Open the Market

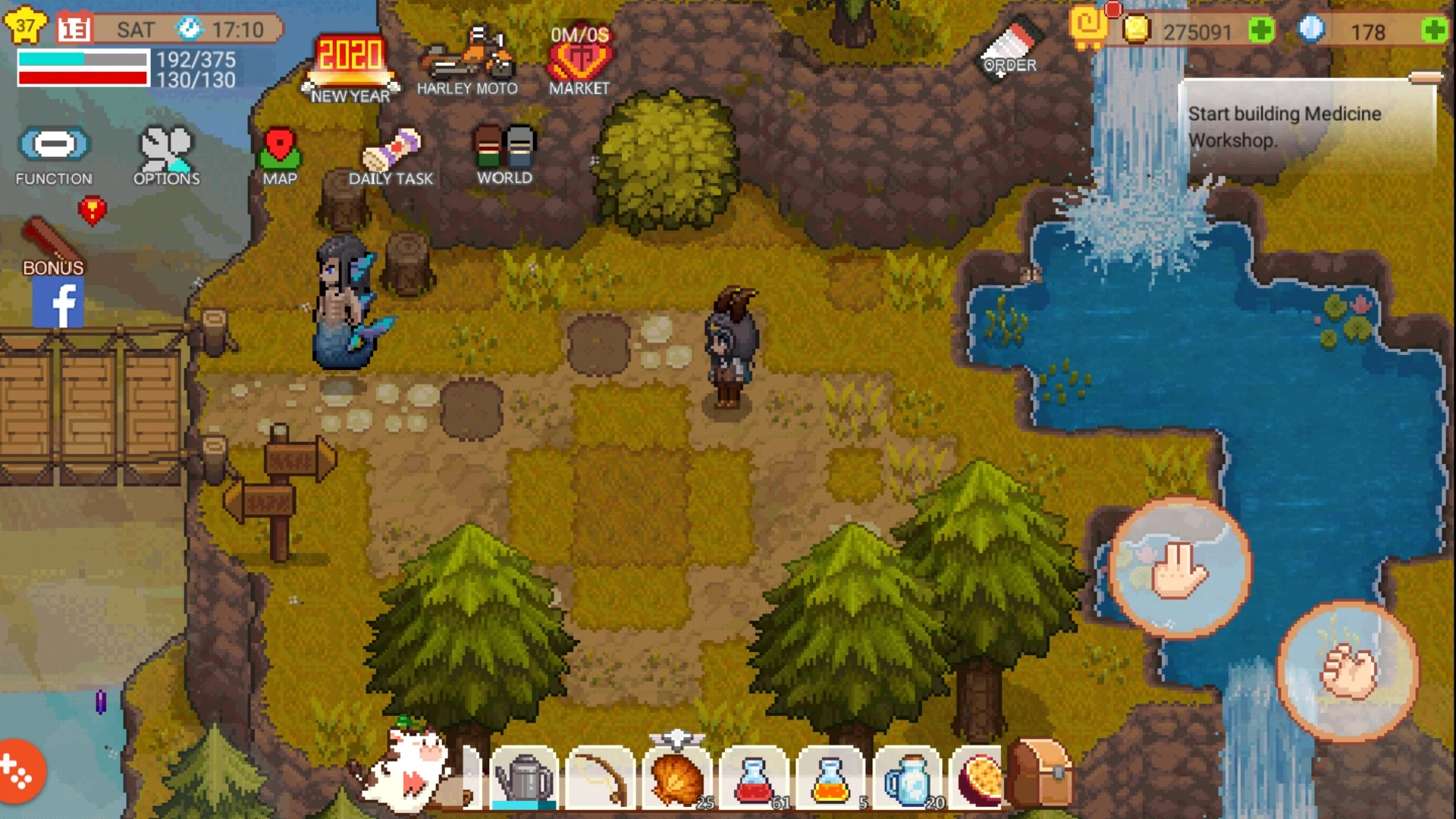click(579, 53)
